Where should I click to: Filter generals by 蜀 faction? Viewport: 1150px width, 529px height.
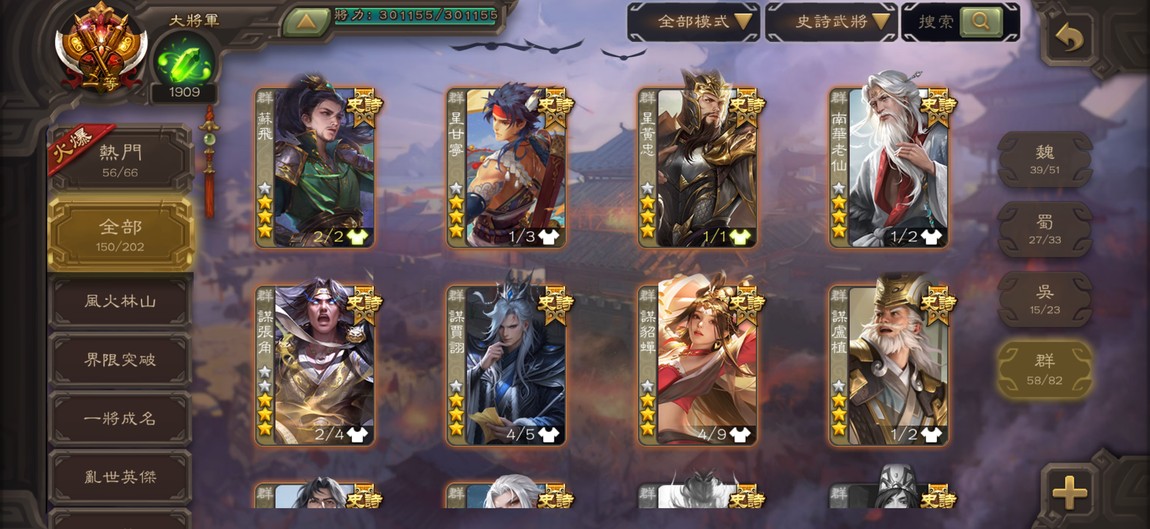(1044, 229)
